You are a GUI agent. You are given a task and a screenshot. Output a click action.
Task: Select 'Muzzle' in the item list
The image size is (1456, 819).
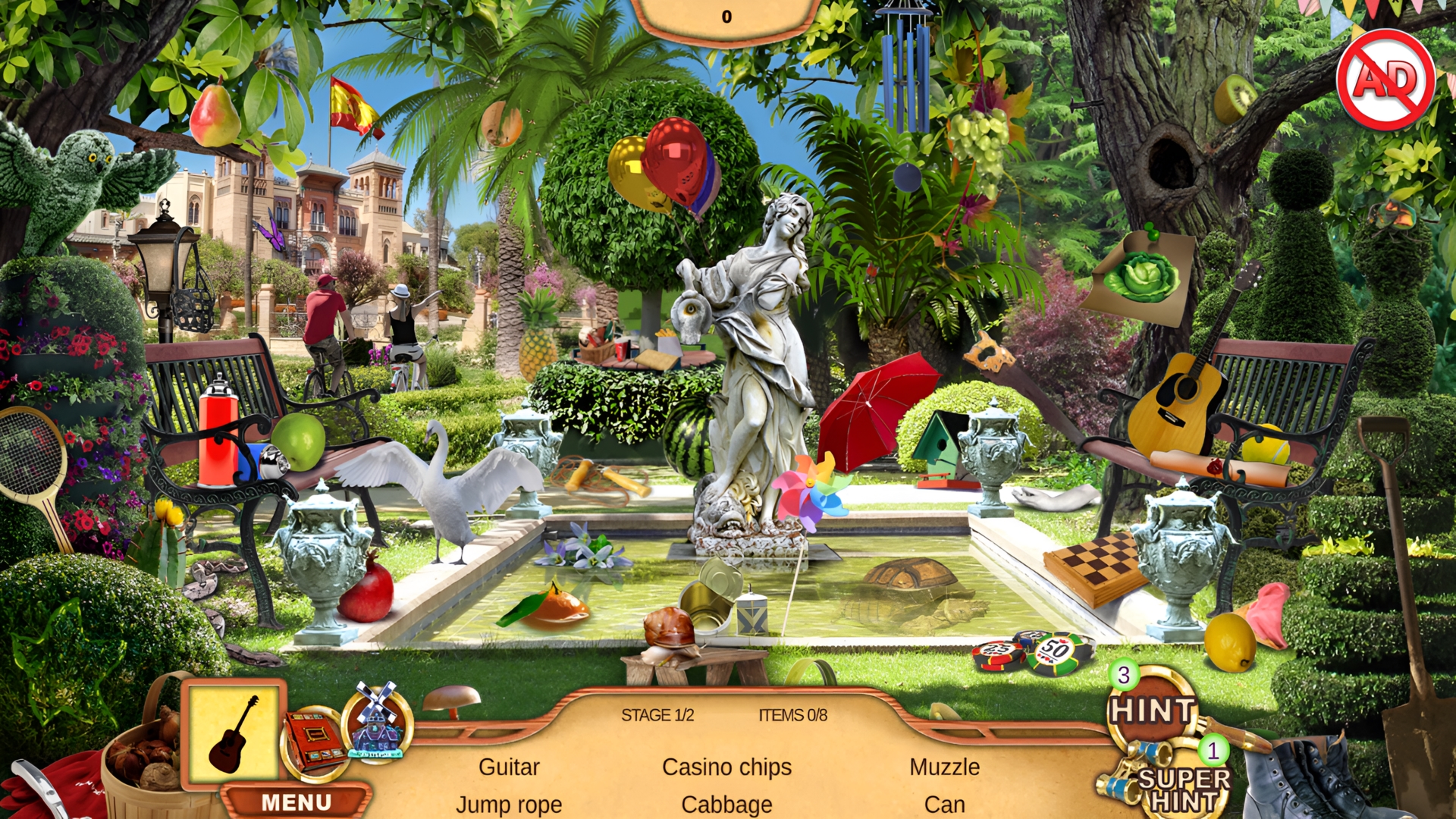944,767
